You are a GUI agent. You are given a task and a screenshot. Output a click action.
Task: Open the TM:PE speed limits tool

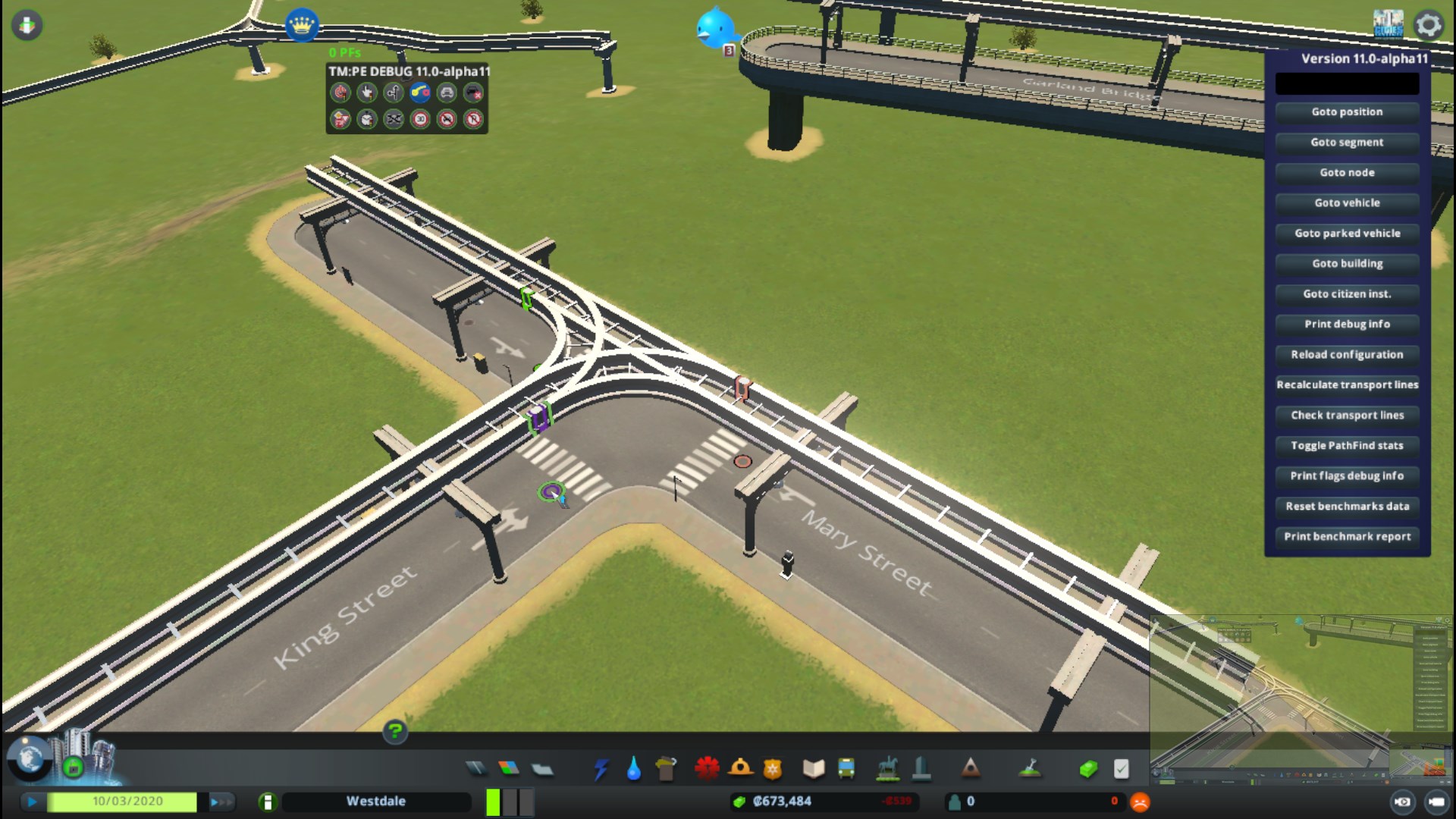click(x=422, y=119)
